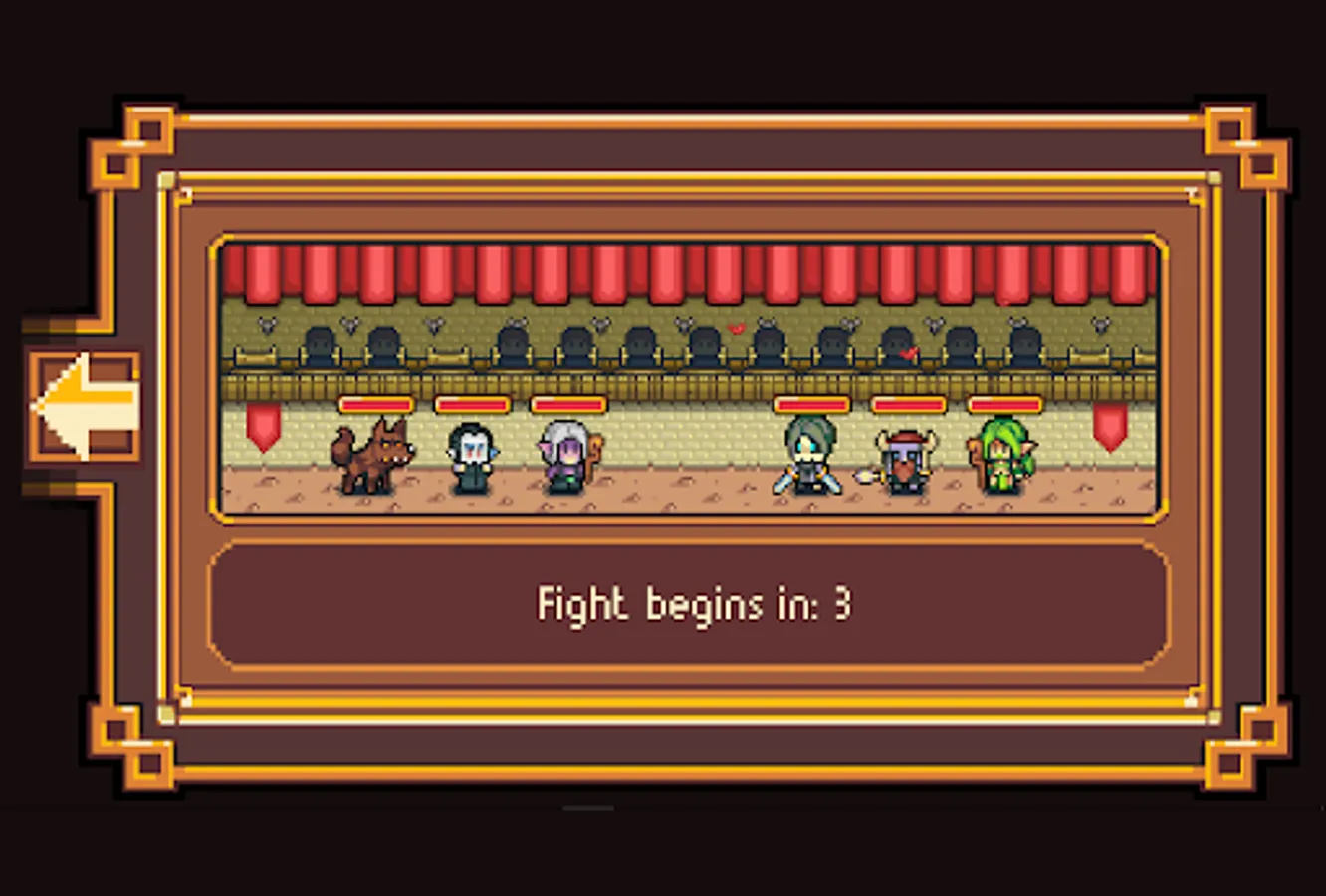Select the brown wolf fighter sprite
The width and height of the screenshot is (1326, 896).
pyautogui.click(x=375, y=456)
